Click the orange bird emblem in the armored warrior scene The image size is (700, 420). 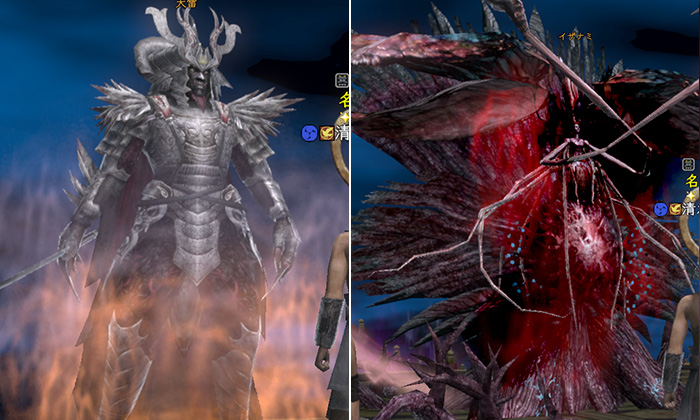coord(326,132)
